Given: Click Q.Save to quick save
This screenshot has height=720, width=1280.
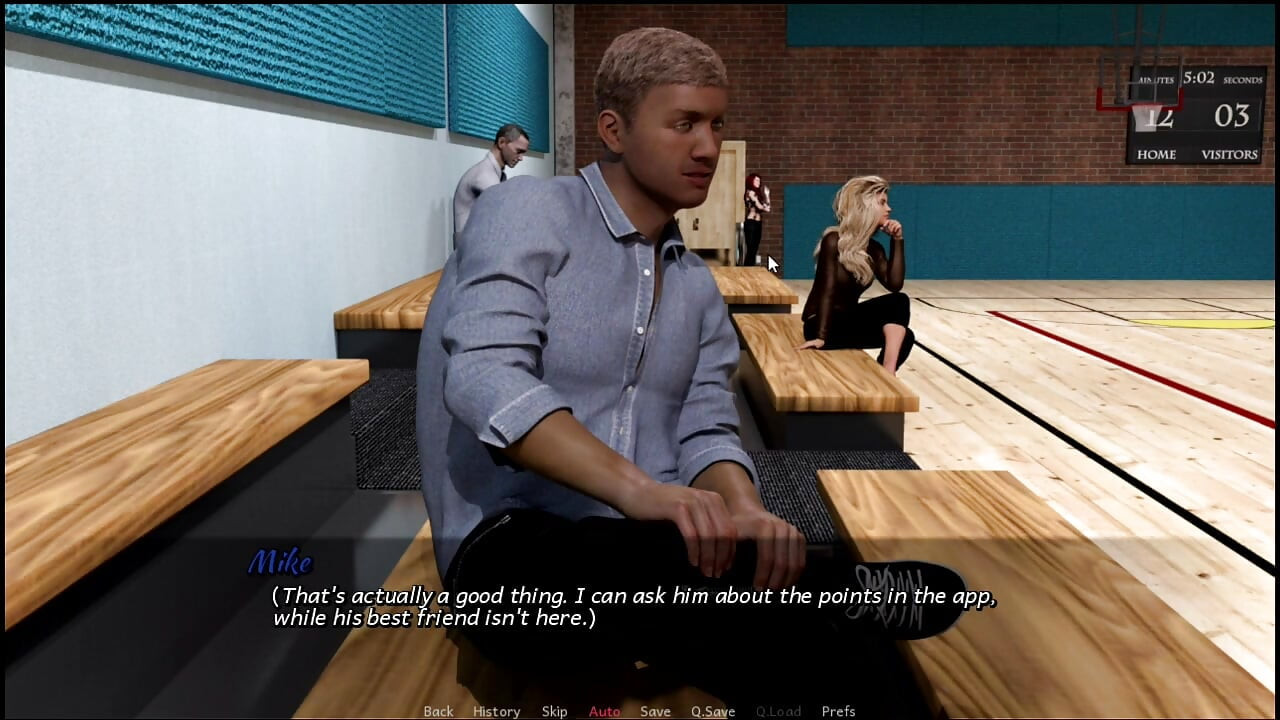Looking at the screenshot, I should point(713,711).
